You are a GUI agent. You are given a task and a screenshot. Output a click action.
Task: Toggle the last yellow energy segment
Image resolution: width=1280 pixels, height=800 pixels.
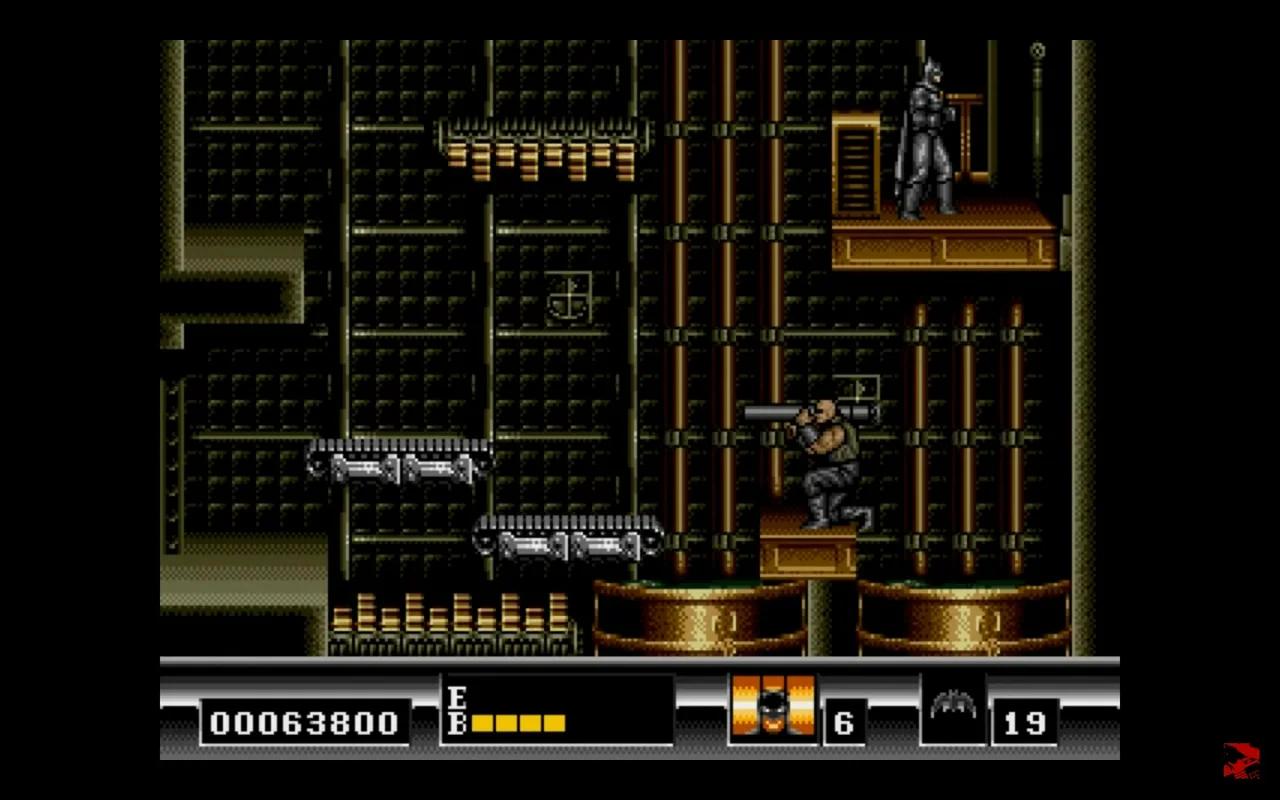(x=556, y=722)
